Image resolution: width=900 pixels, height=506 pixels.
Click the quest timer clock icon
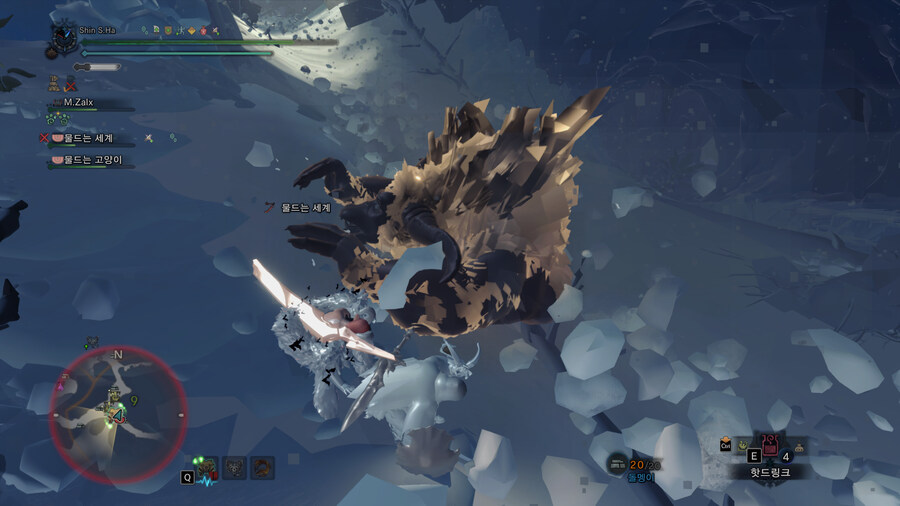click(x=63, y=34)
